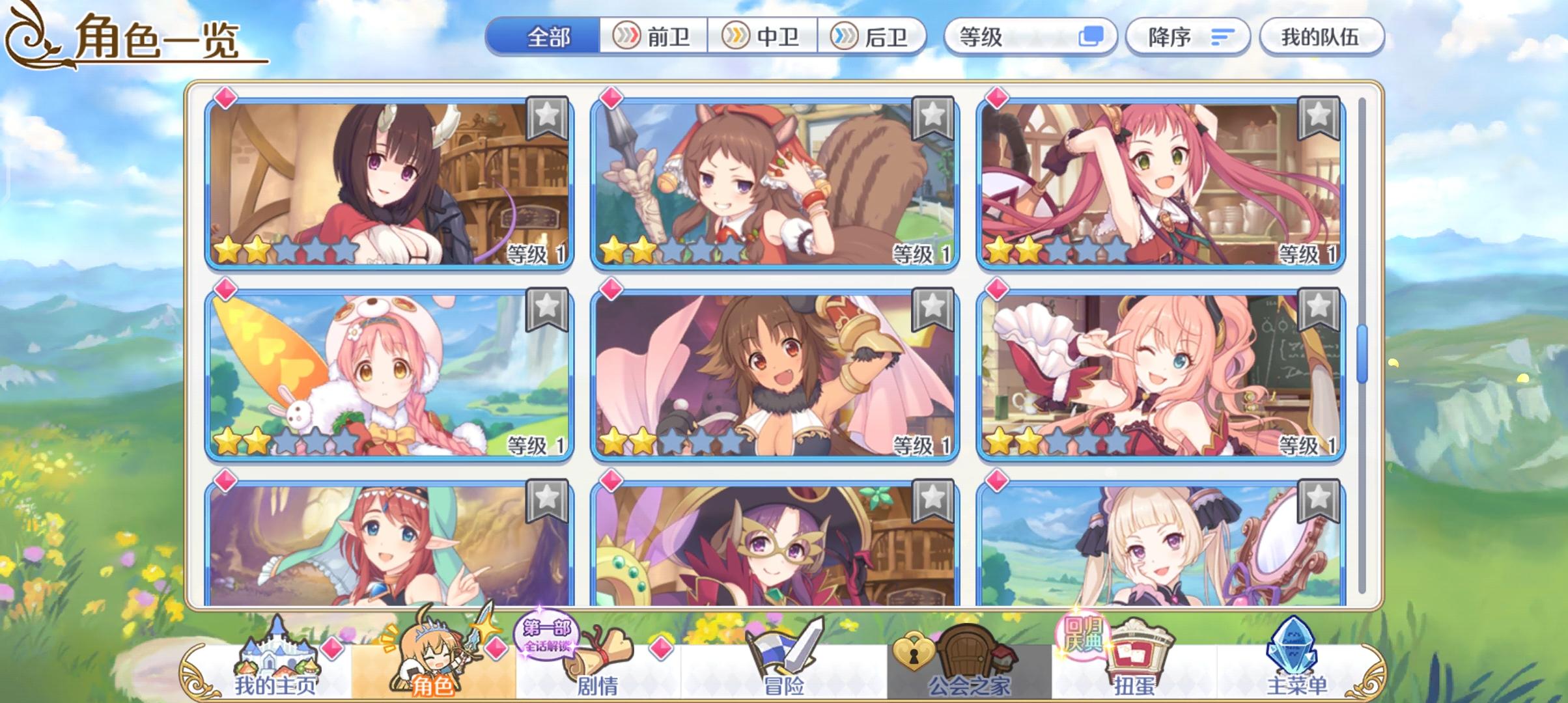Select the 全部 filter button
Screen dimensions: 1568x703
tap(547, 37)
